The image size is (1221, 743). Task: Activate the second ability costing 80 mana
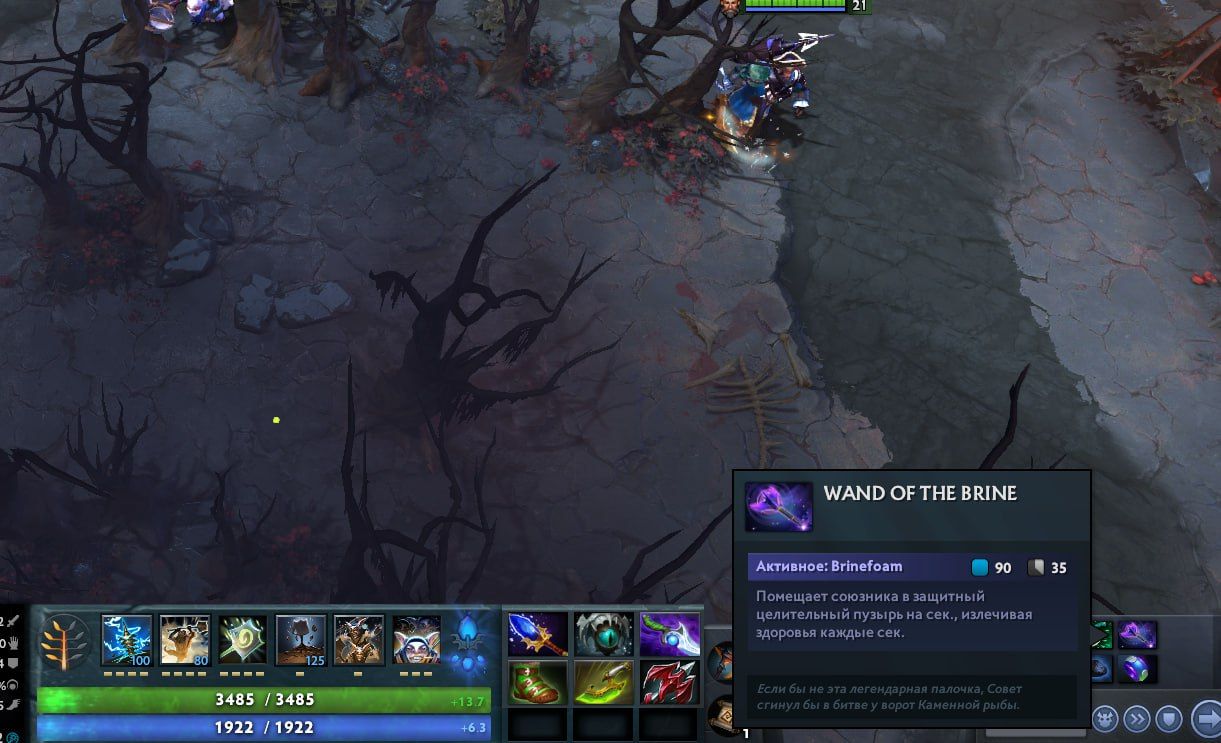pos(185,640)
